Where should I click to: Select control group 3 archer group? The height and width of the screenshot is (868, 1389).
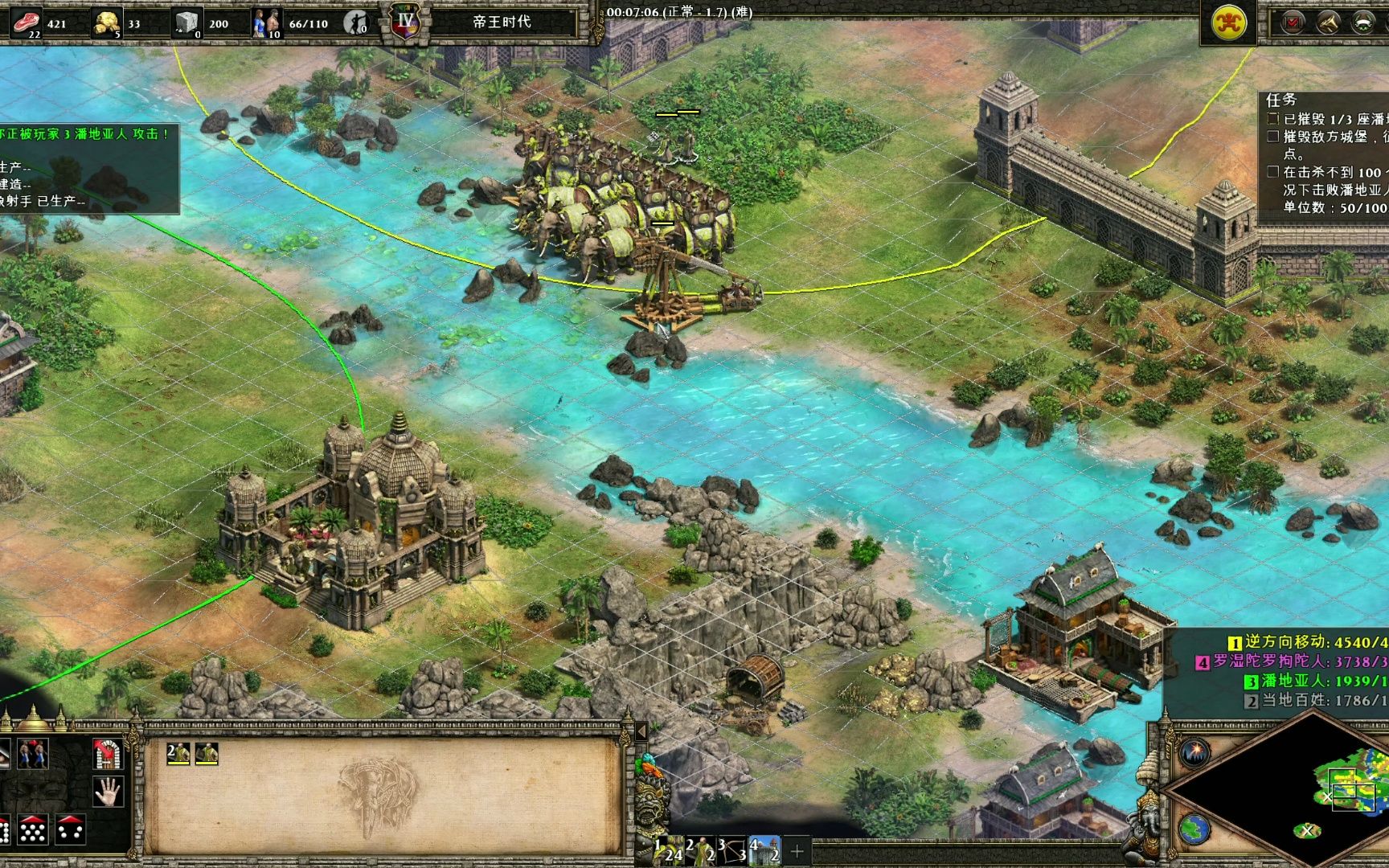point(733,850)
